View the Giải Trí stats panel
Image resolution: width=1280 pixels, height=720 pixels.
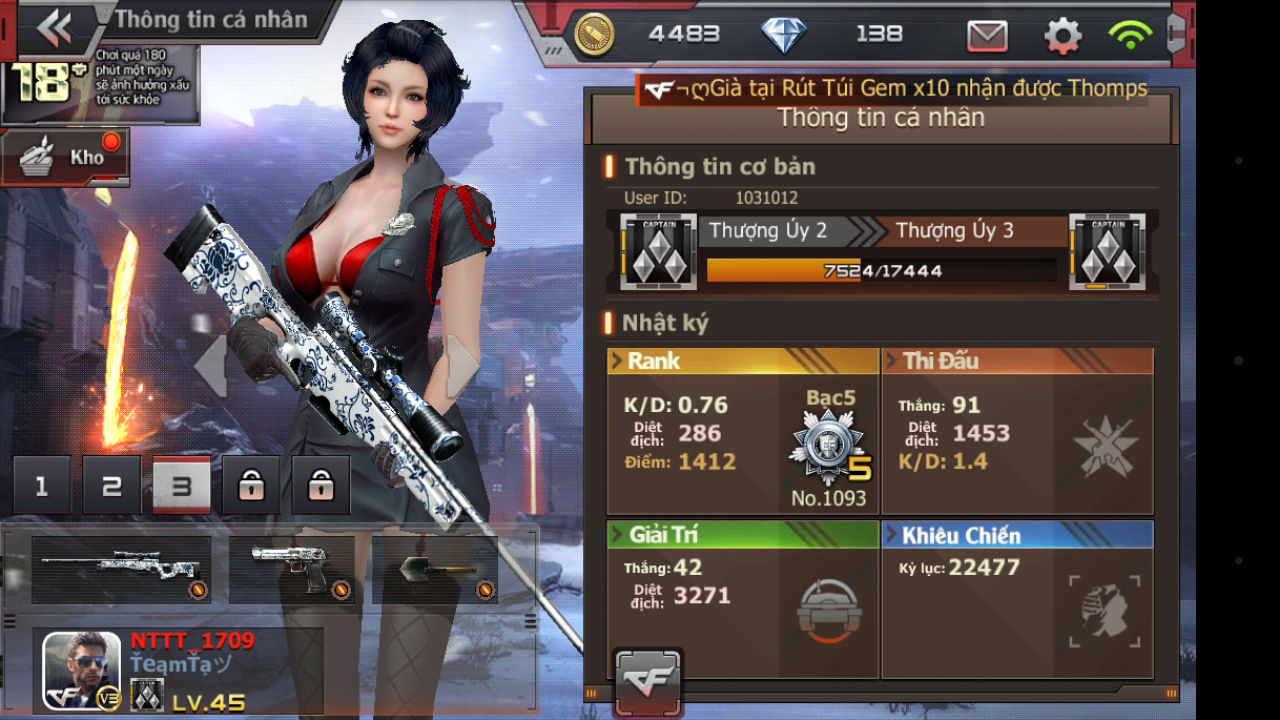pos(743,599)
